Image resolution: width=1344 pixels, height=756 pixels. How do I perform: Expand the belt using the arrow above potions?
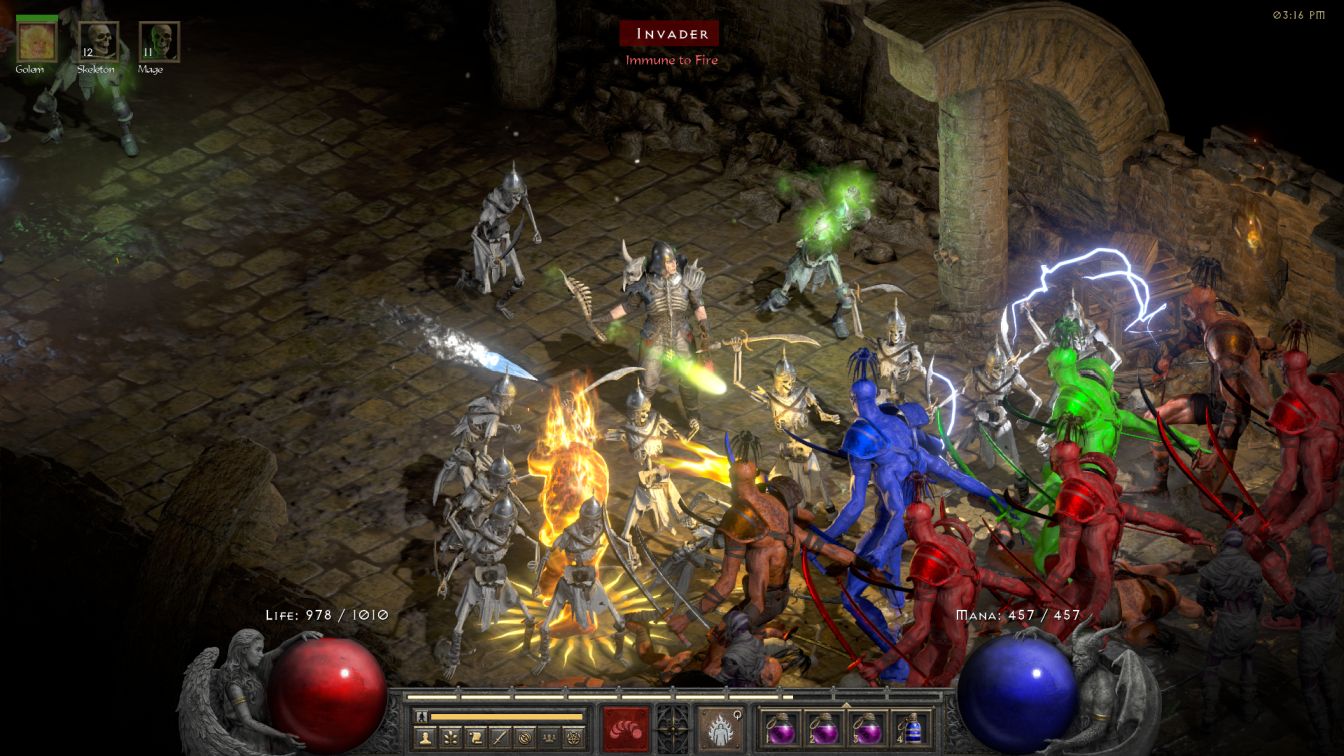[x=846, y=704]
